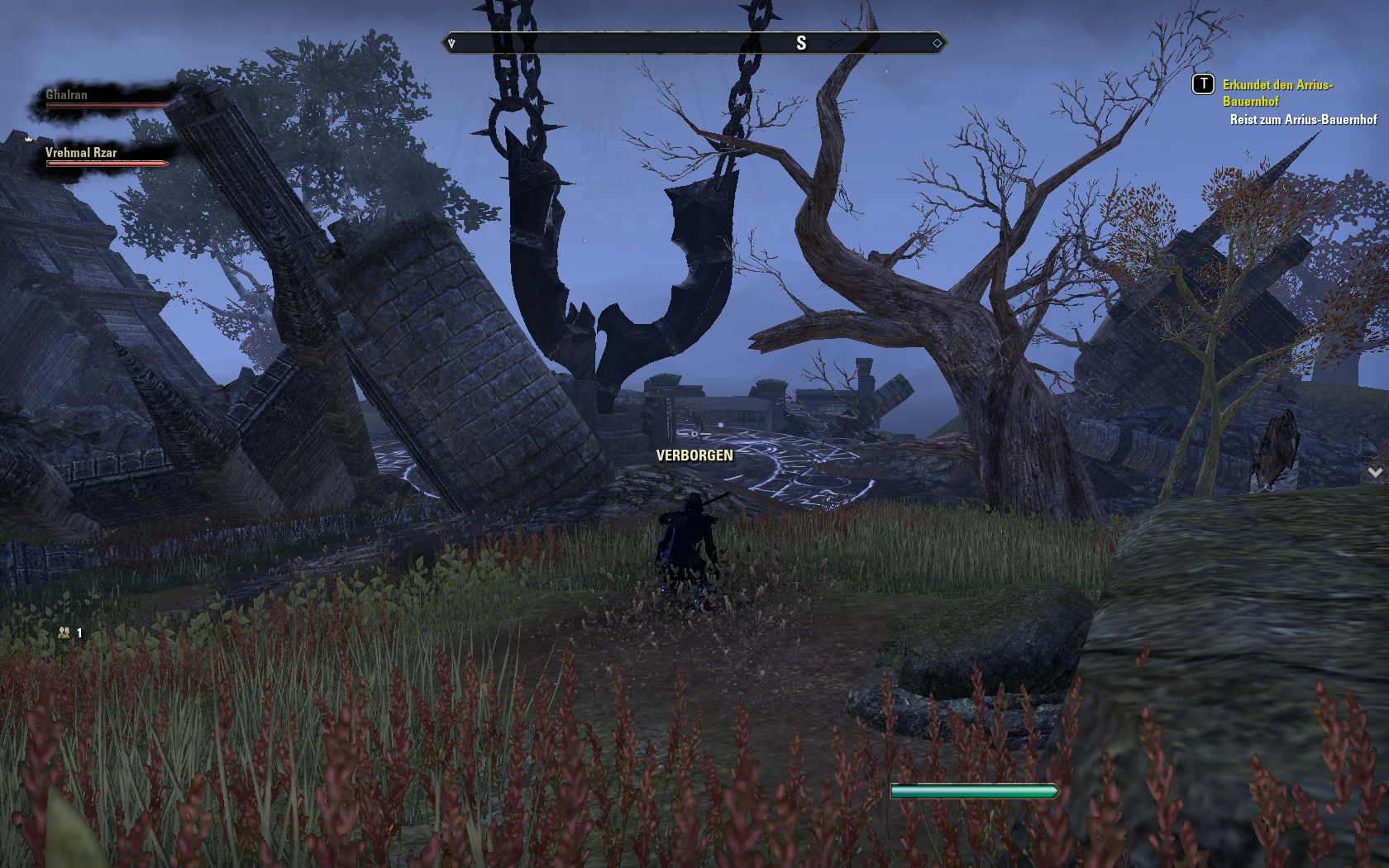The height and width of the screenshot is (868, 1389).
Task: Open the group members count icon
Action: (x=64, y=632)
